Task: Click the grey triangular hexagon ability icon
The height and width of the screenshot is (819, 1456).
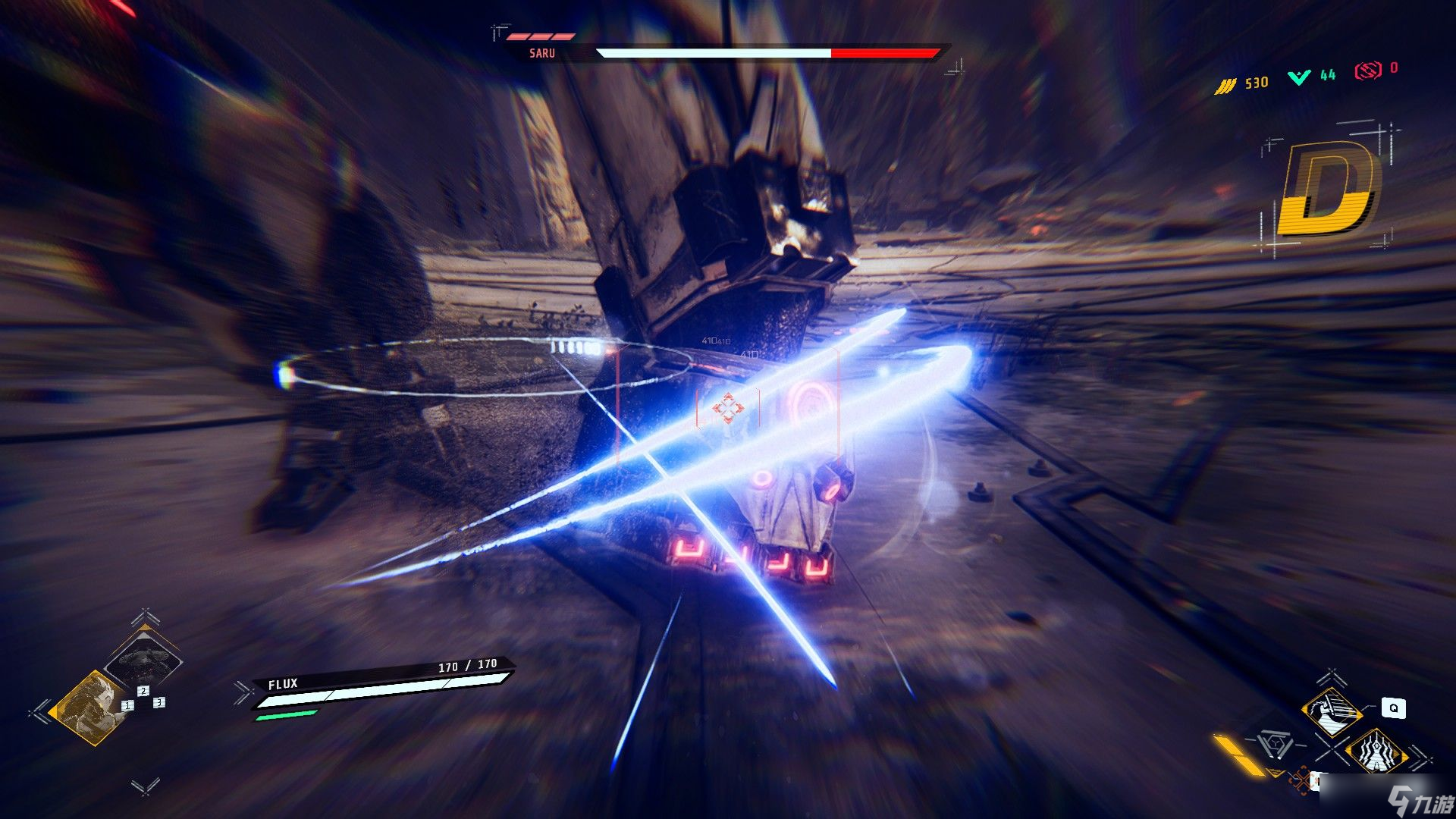Action: [1276, 744]
